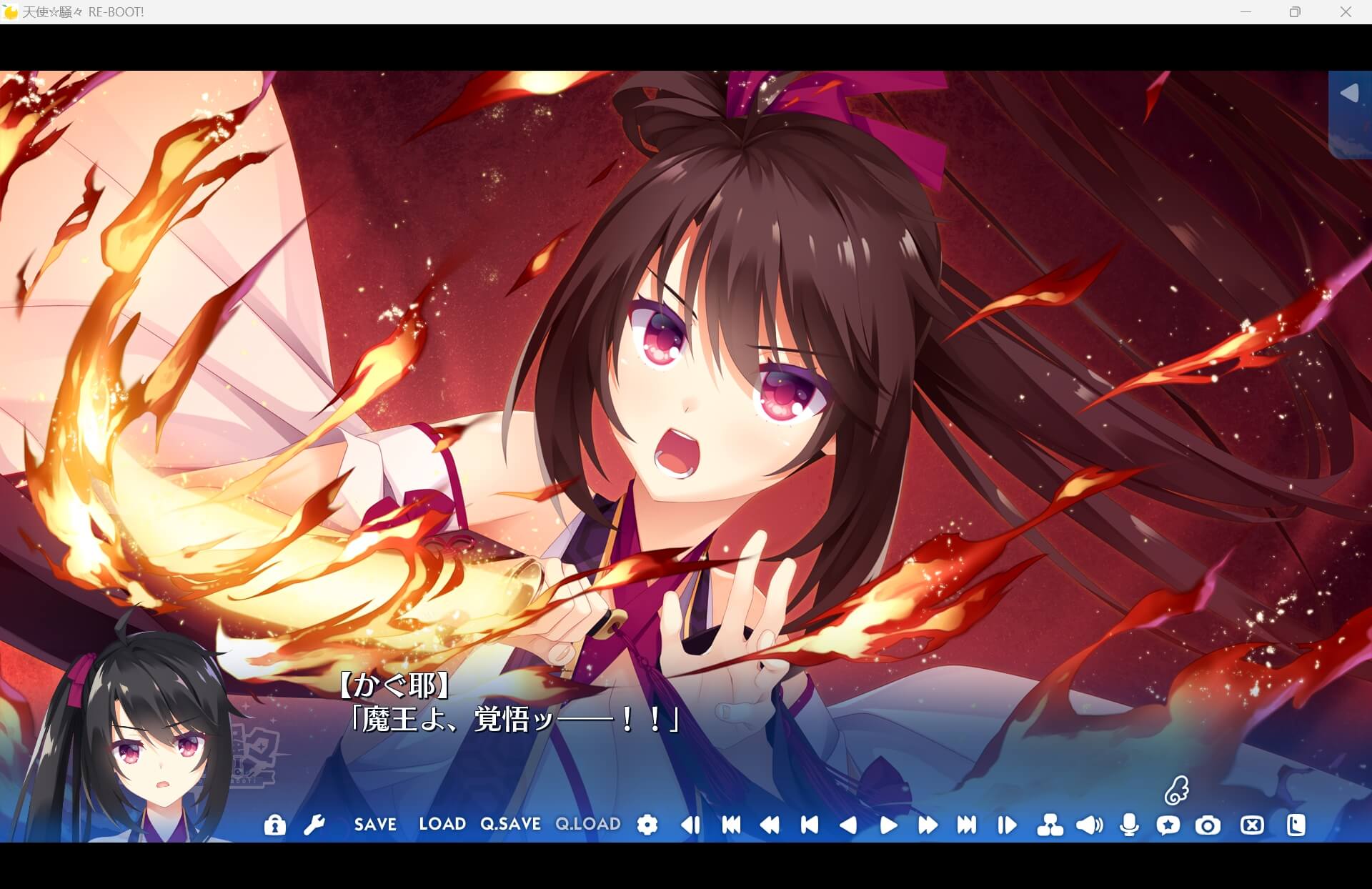Hide the text window with X icon

click(1251, 825)
